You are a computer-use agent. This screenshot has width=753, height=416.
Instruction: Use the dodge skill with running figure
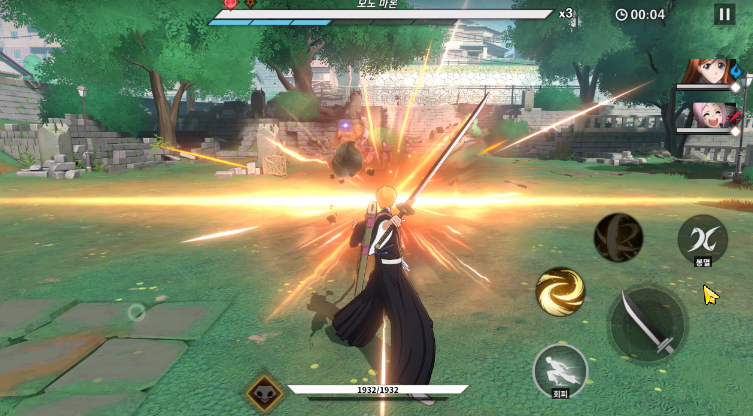click(559, 370)
